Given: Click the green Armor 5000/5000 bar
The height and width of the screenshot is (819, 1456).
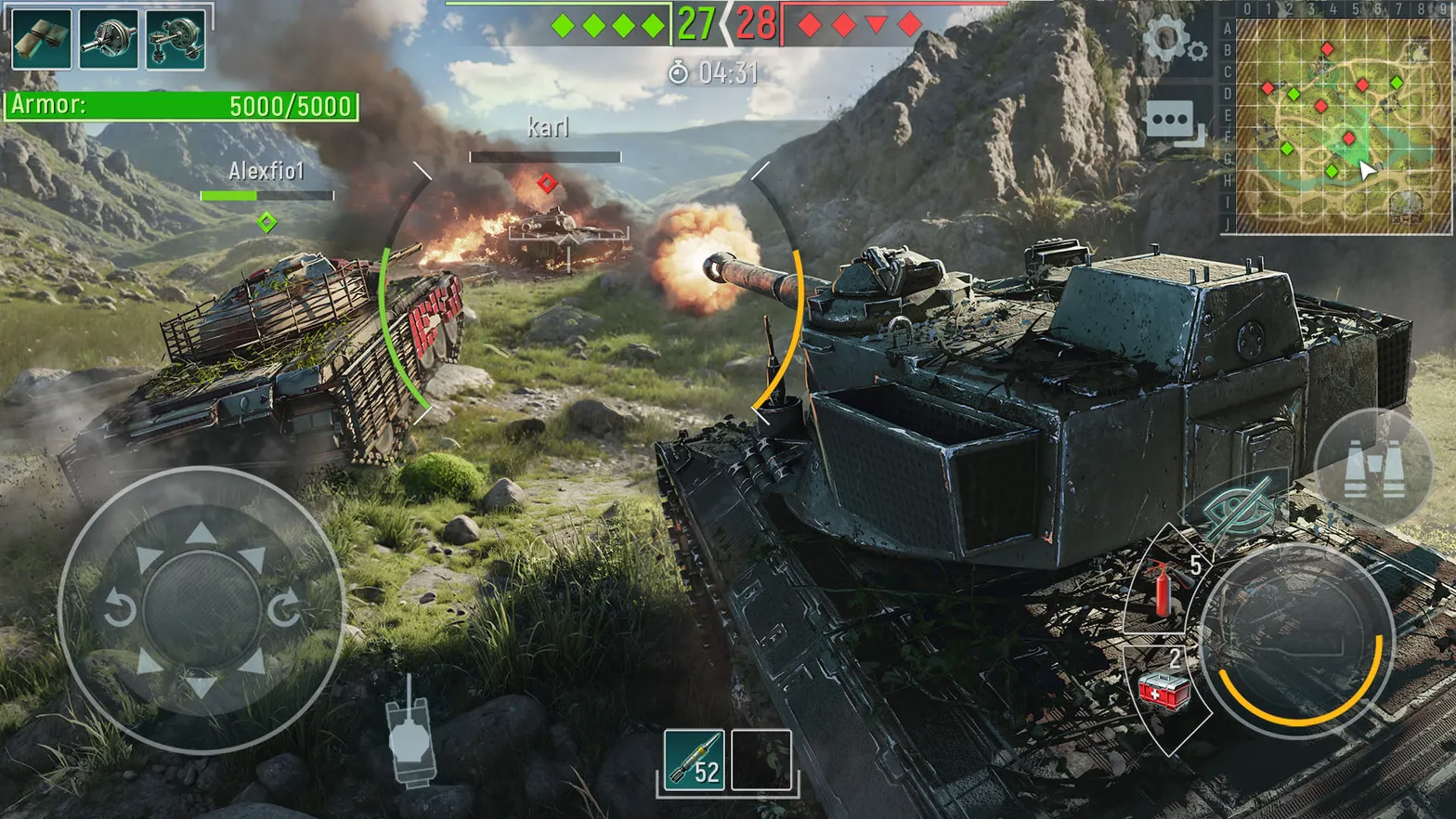Looking at the screenshot, I should tap(181, 105).
